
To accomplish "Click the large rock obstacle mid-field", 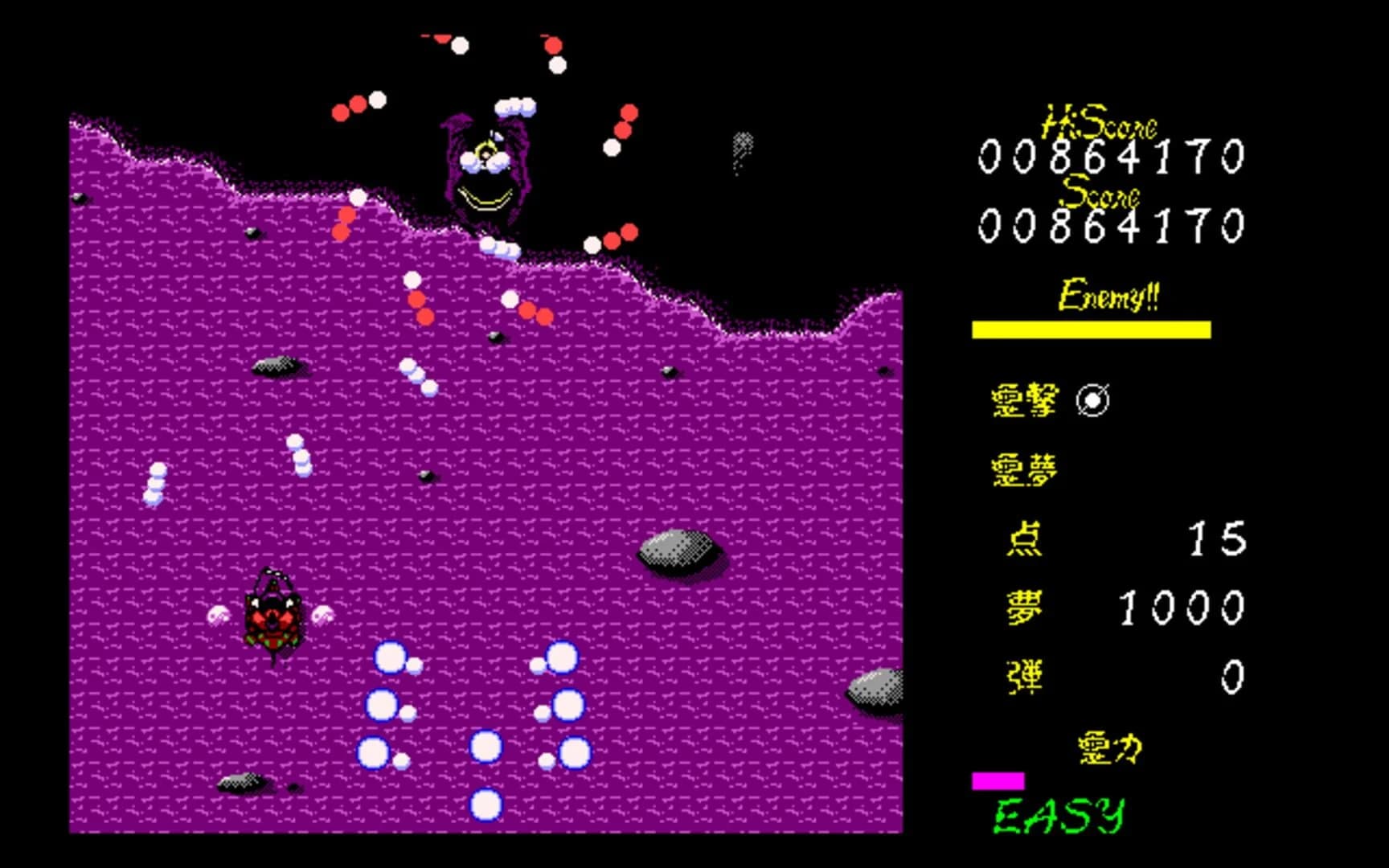I will point(675,551).
